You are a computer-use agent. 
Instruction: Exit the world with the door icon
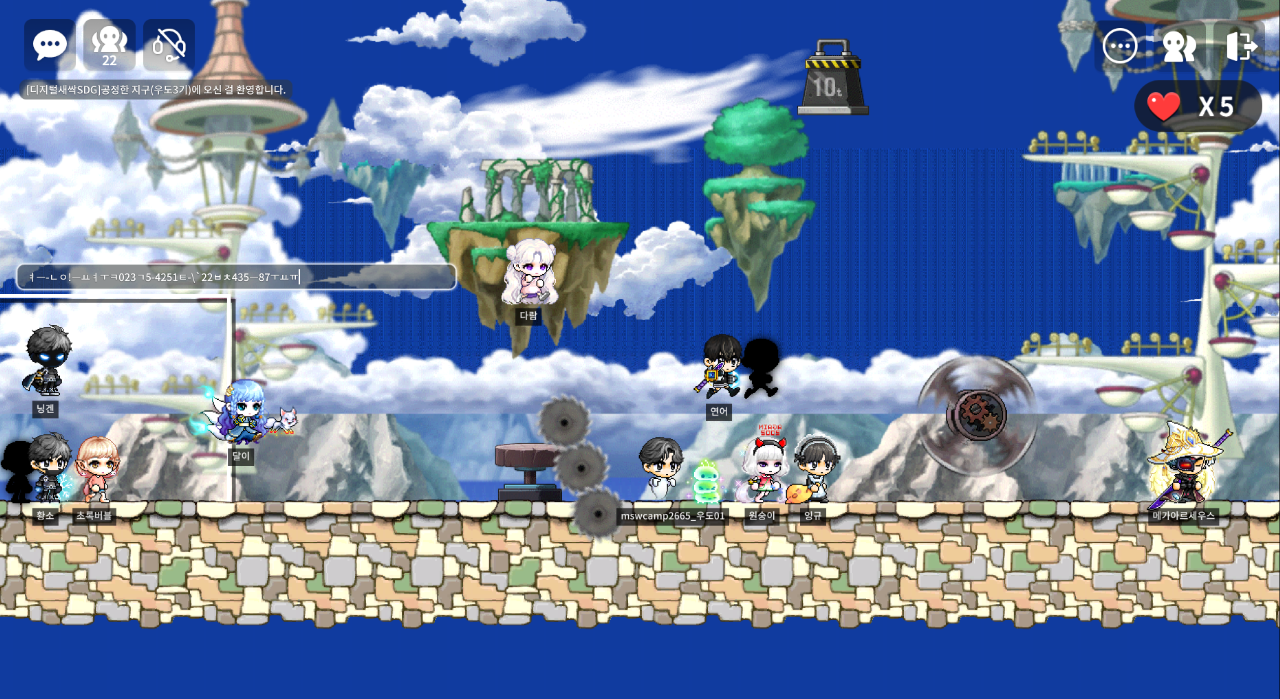tap(1240, 46)
